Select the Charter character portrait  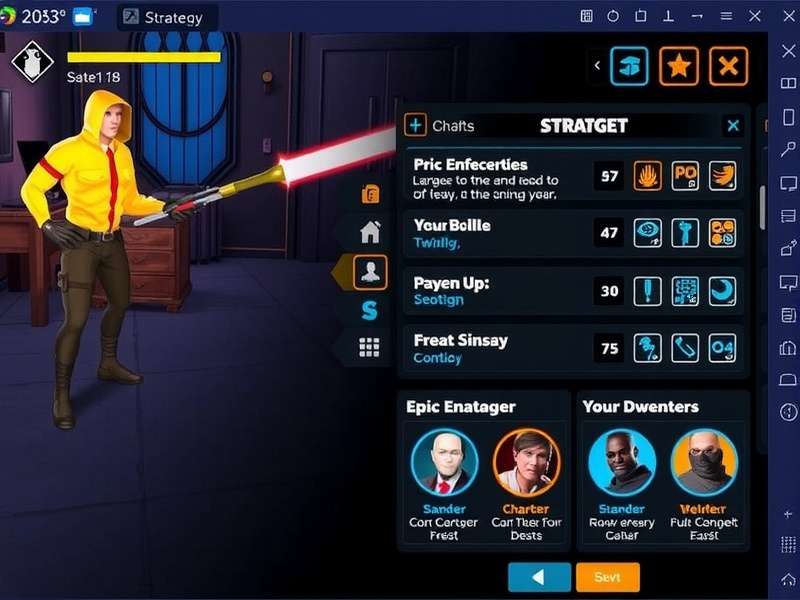[x=526, y=463]
